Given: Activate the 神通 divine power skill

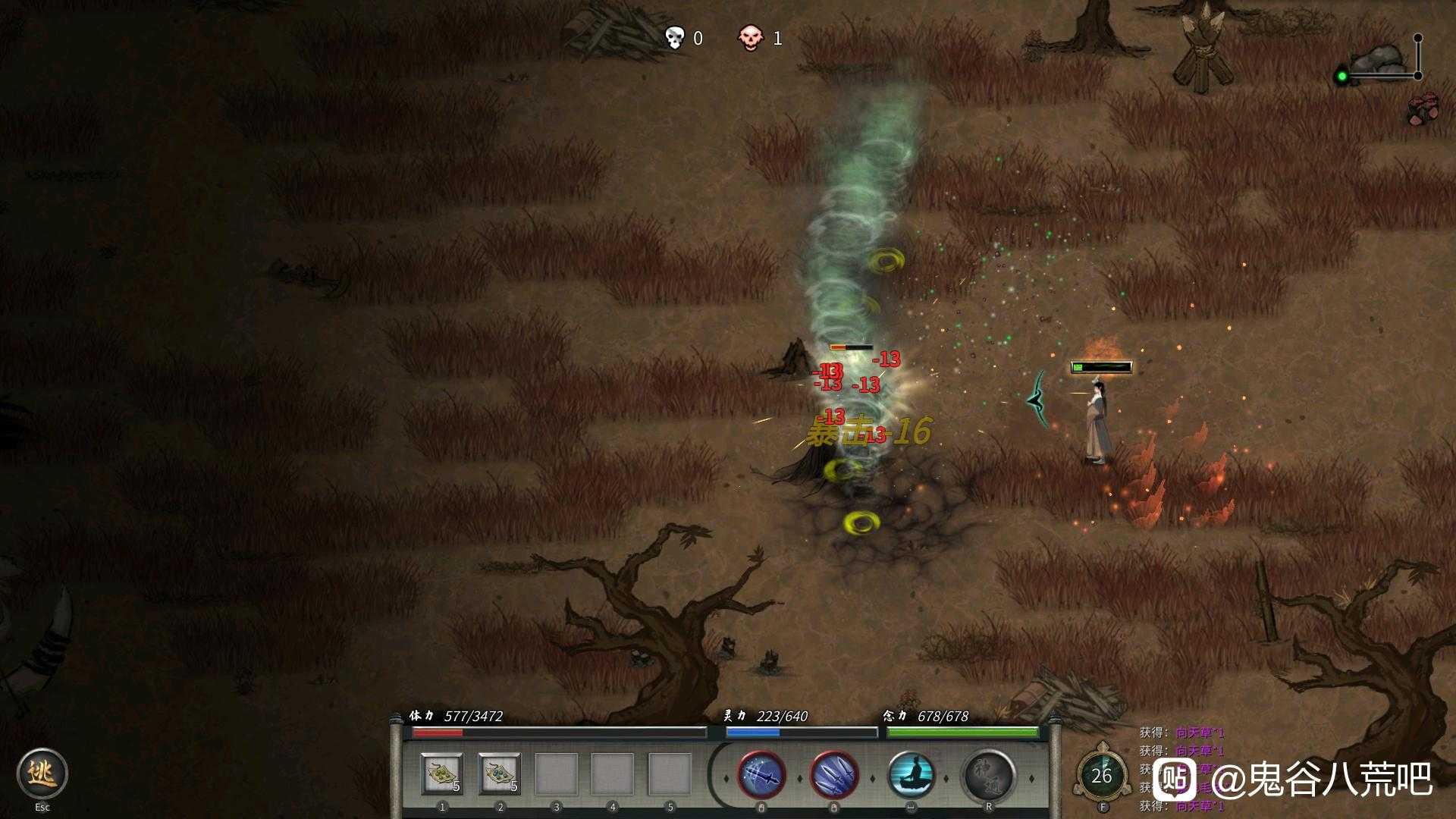Looking at the screenshot, I should click(x=988, y=776).
